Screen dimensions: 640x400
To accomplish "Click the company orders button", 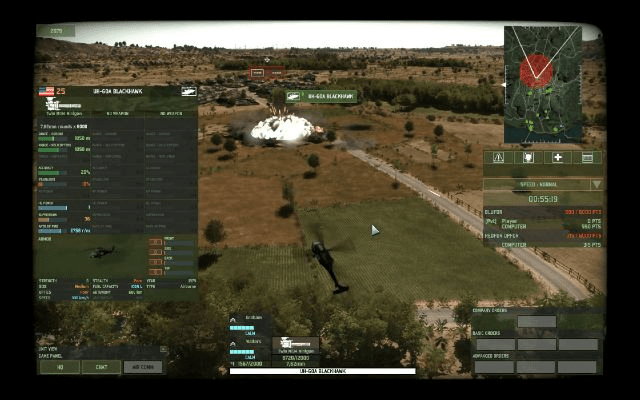I will click(536, 322).
